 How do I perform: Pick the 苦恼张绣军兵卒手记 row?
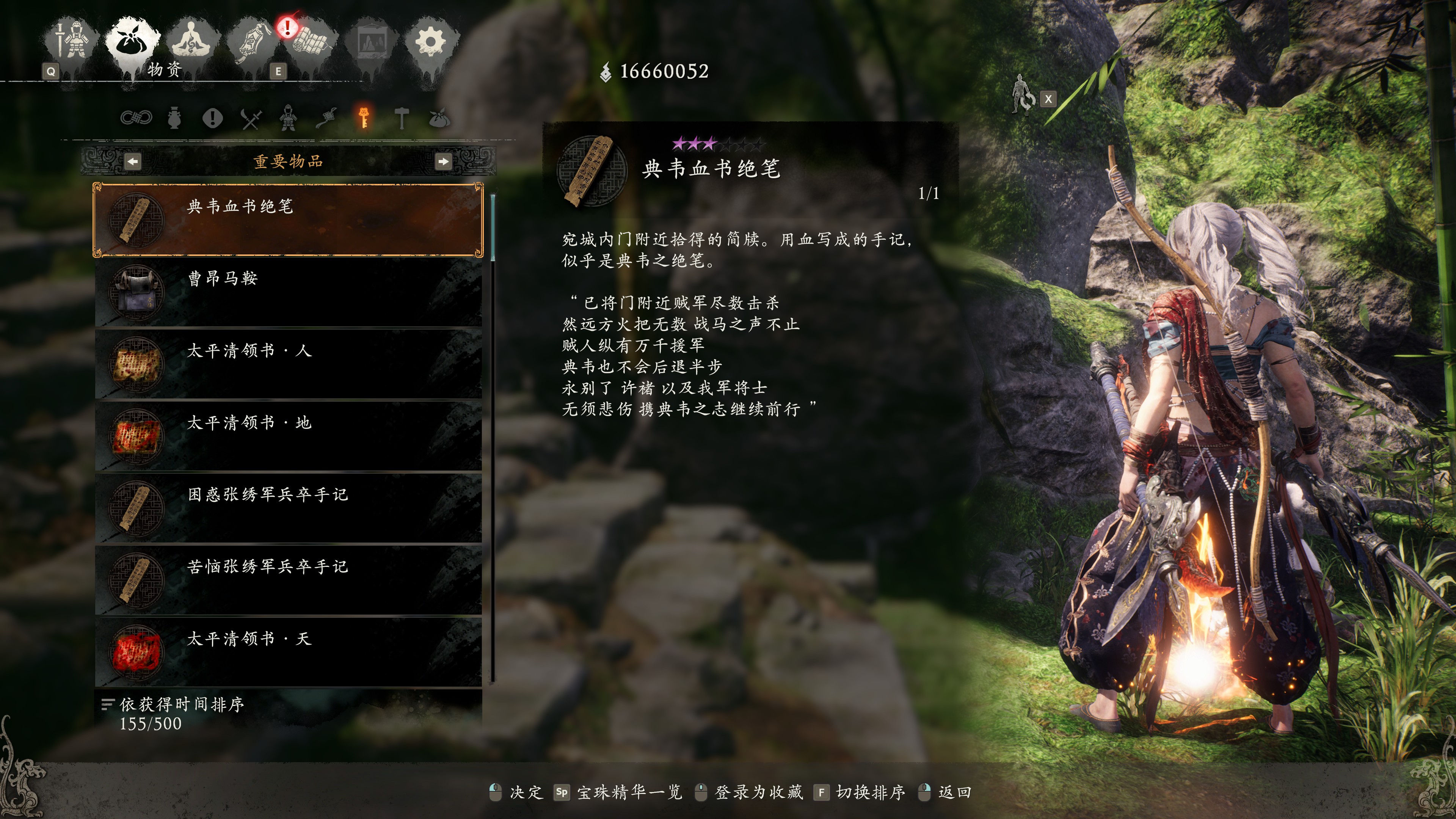(288, 580)
